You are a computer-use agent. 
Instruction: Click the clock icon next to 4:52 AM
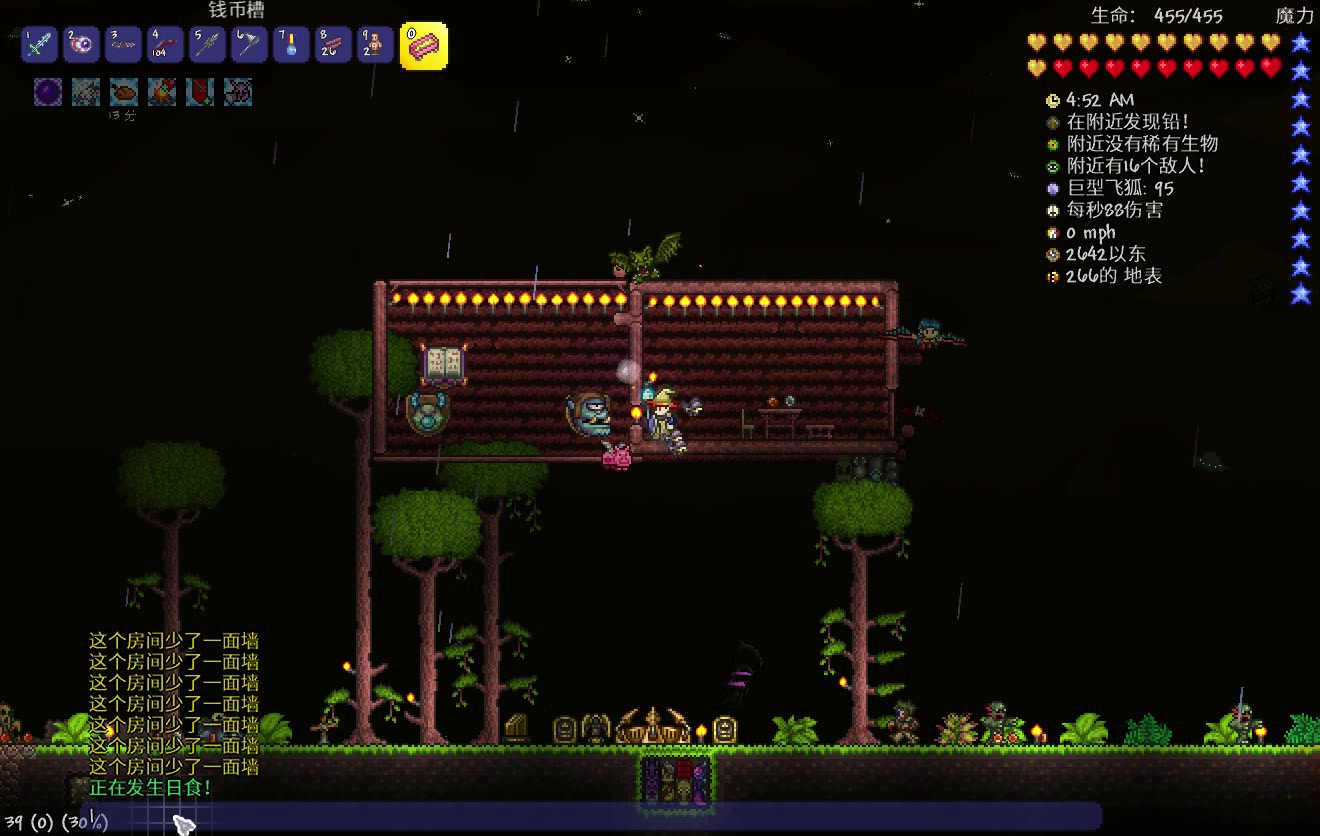pos(1052,100)
